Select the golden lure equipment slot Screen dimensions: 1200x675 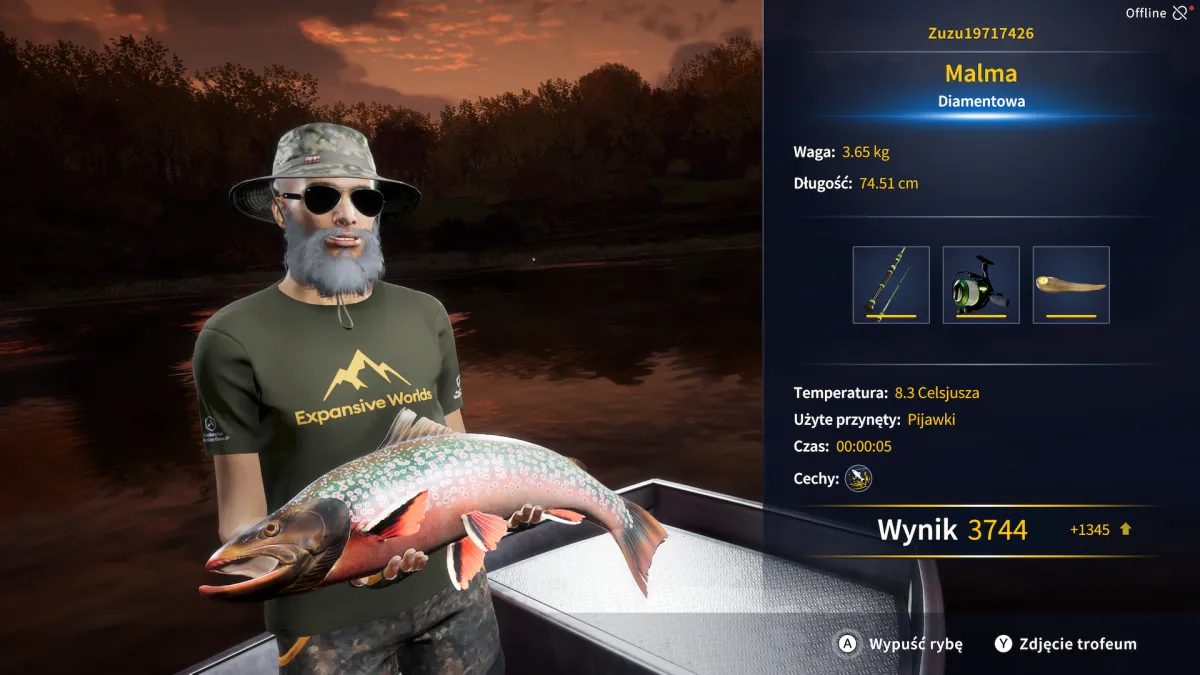(x=1071, y=285)
